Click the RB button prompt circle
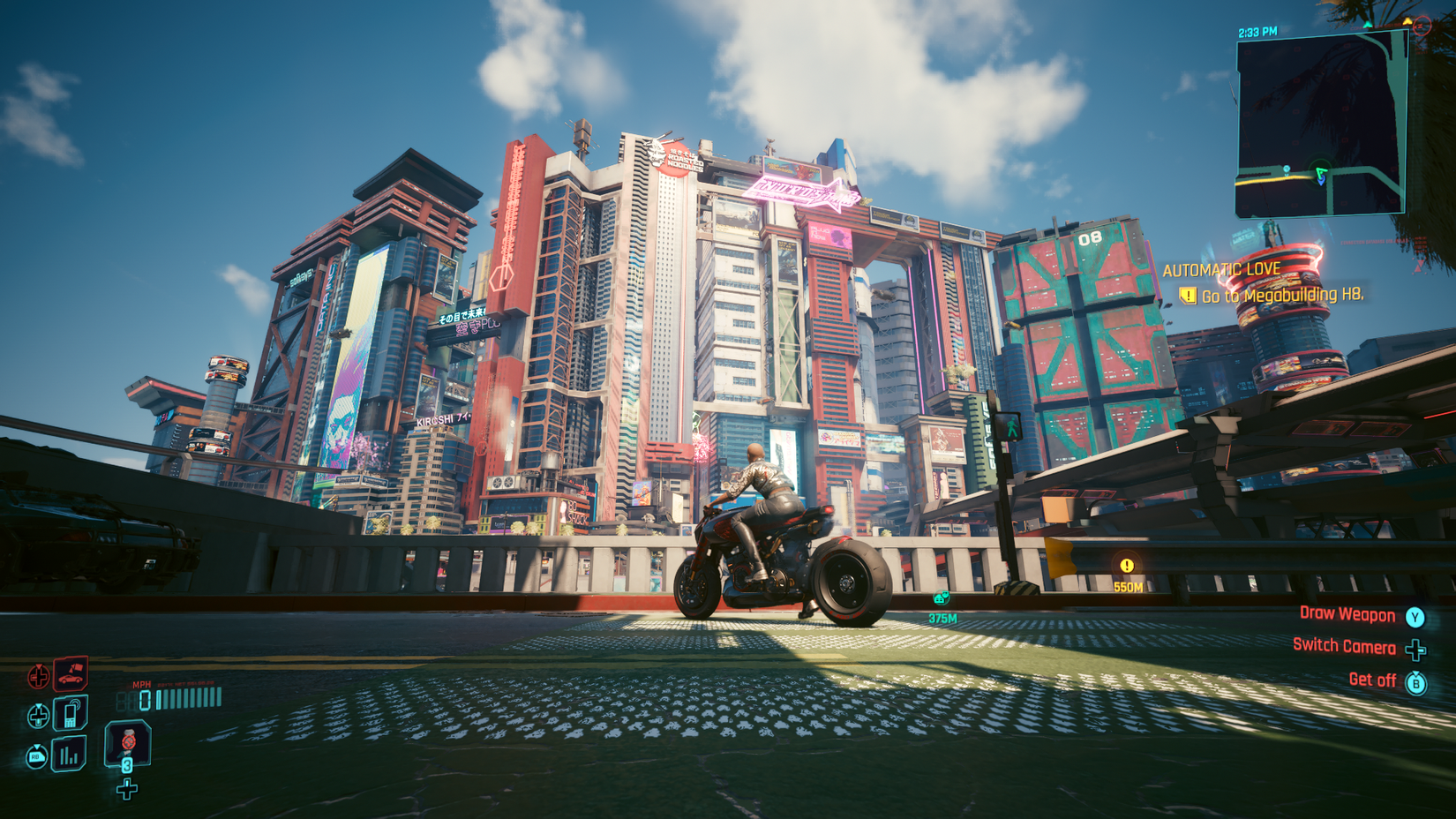This screenshot has width=1456, height=819. (36, 755)
